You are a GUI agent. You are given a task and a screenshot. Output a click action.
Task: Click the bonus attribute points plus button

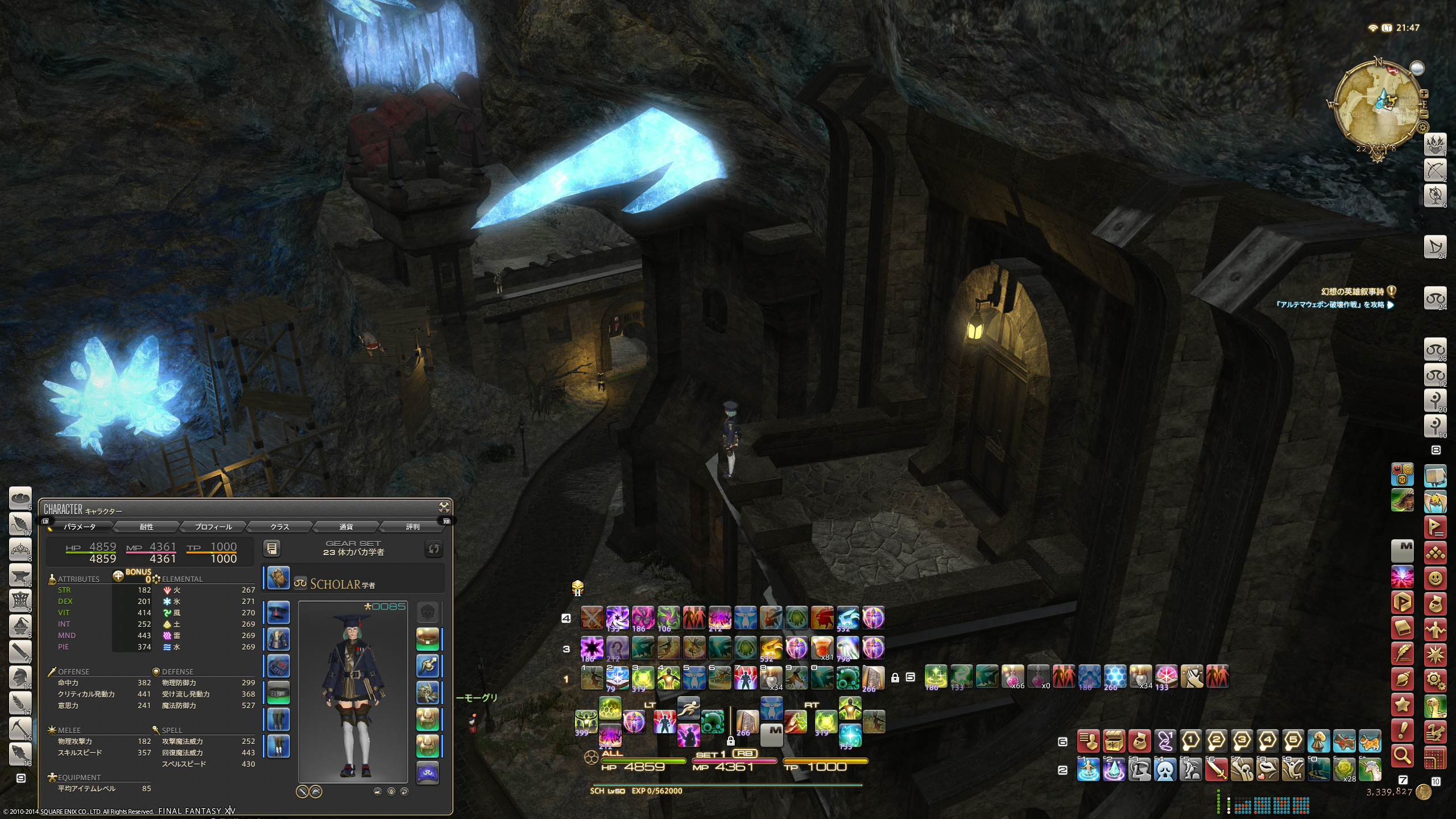(x=118, y=576)
